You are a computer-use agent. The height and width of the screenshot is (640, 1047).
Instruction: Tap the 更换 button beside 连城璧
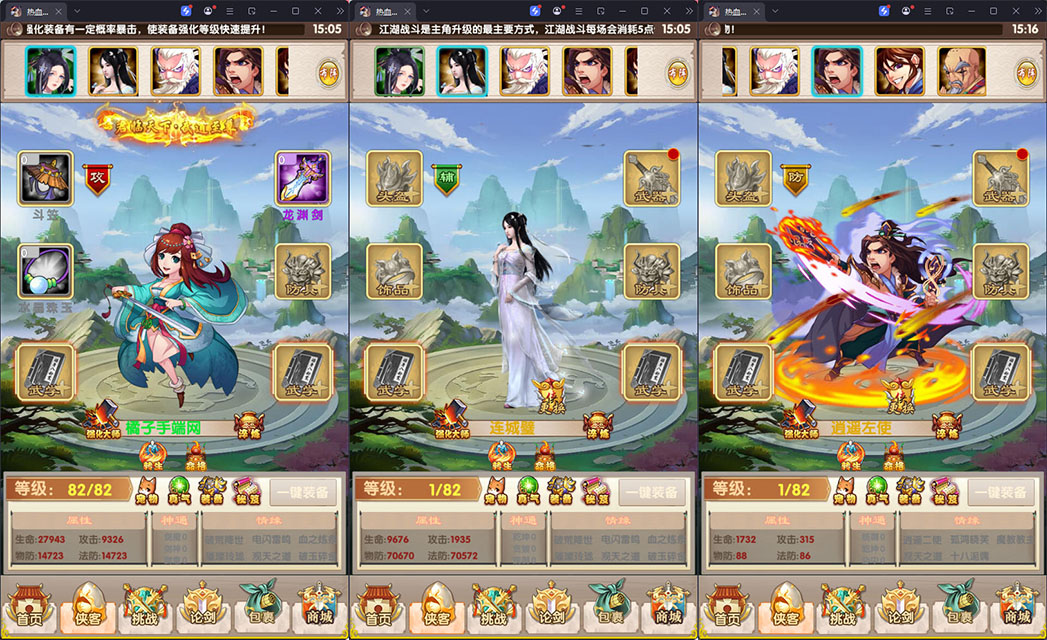pyautogui.click(x=547, y=397)
